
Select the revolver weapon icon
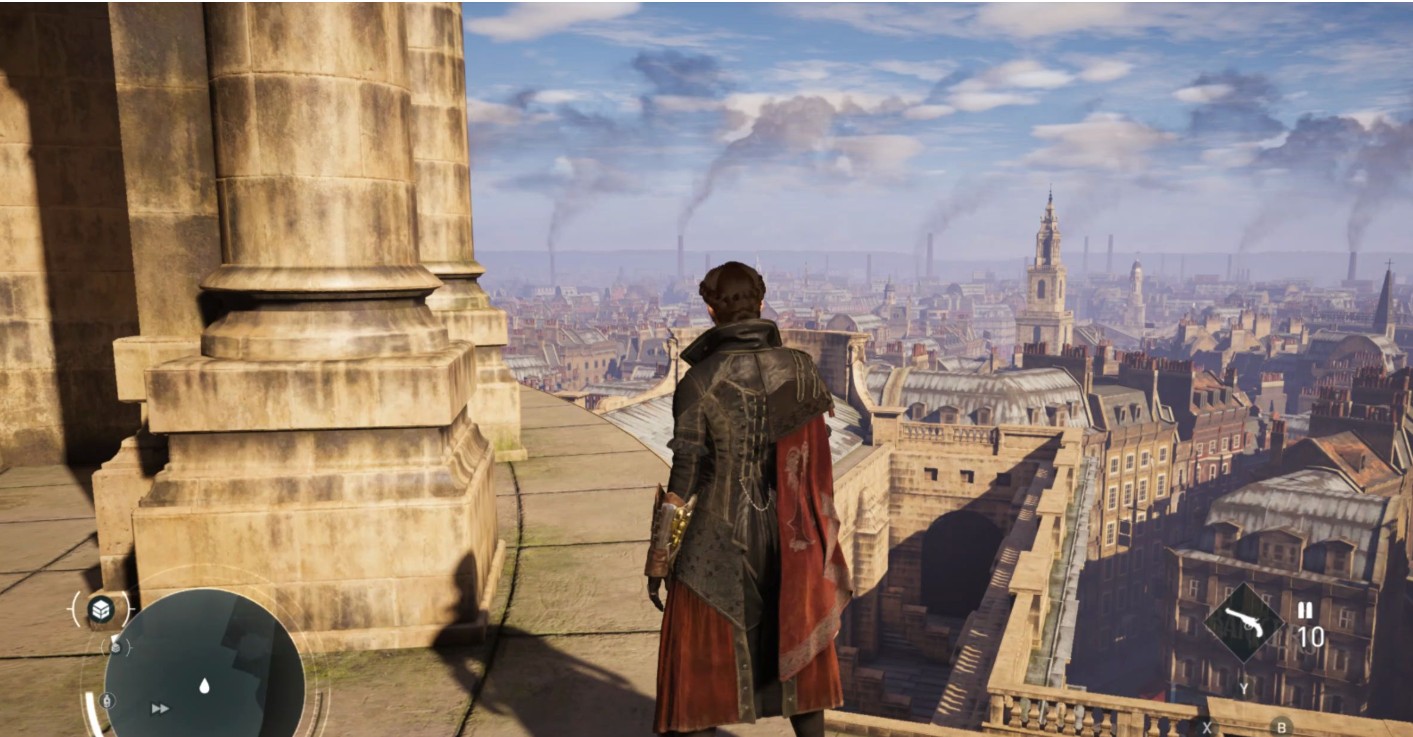[1242, 622]
